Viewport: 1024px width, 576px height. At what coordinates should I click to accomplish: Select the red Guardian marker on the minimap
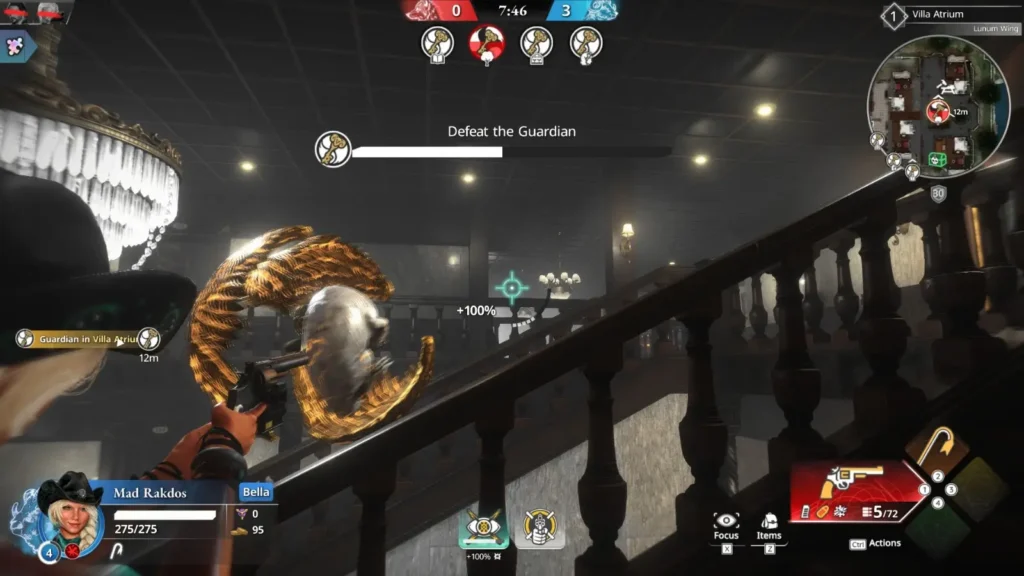point(938,111)
